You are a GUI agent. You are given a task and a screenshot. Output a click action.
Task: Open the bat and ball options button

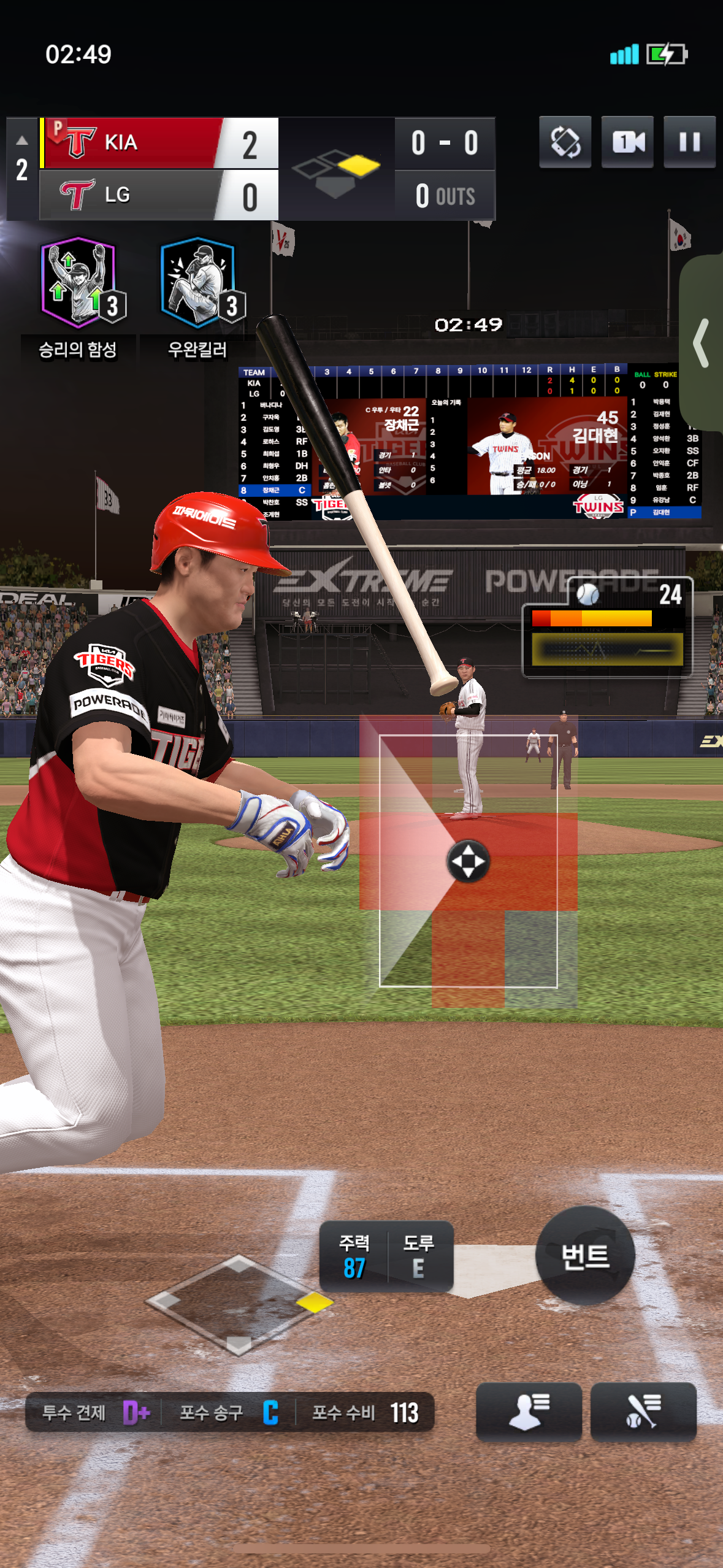[x=643, y=1412]
